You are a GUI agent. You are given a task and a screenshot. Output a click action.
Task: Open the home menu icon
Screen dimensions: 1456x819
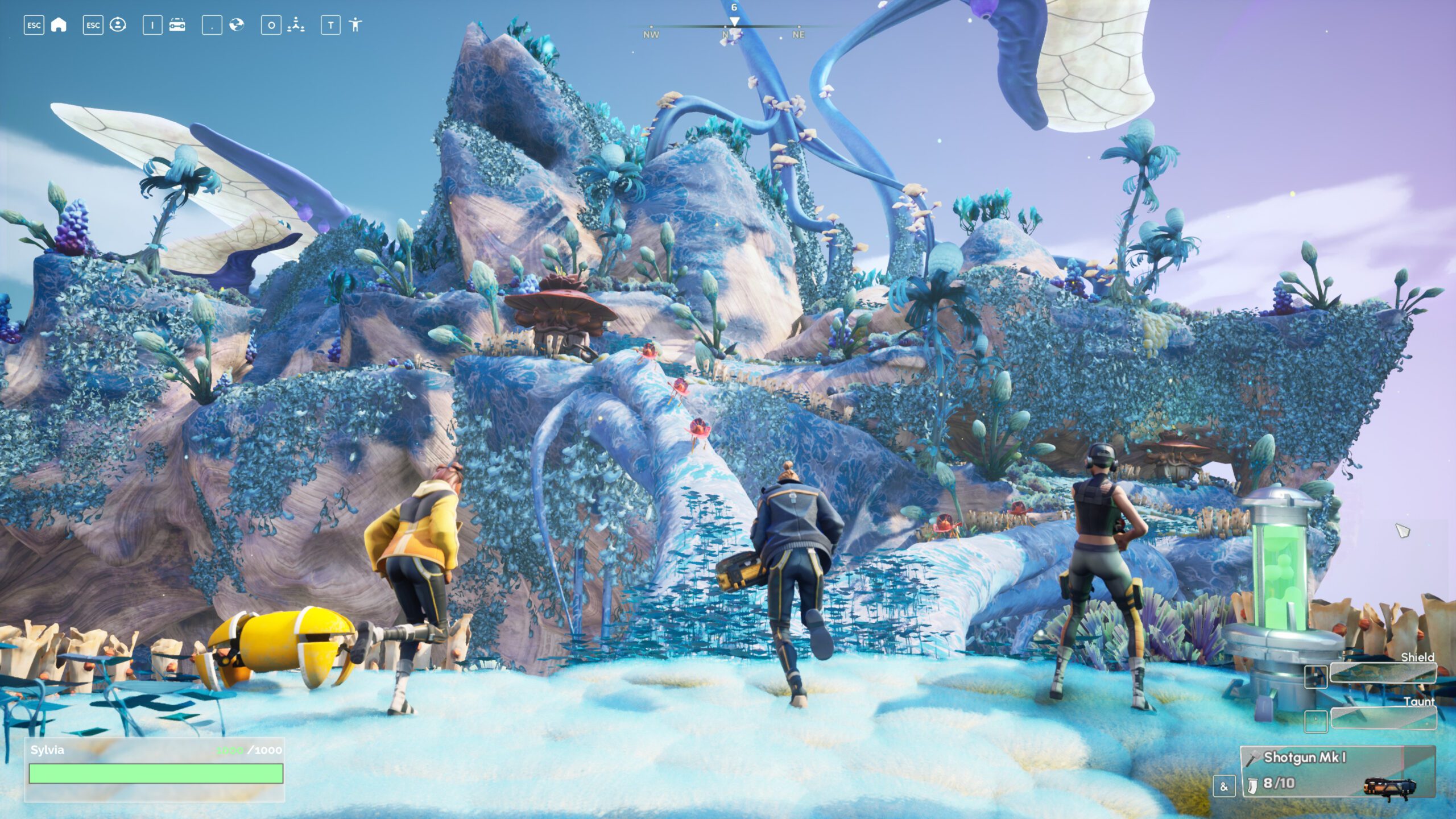59,25
